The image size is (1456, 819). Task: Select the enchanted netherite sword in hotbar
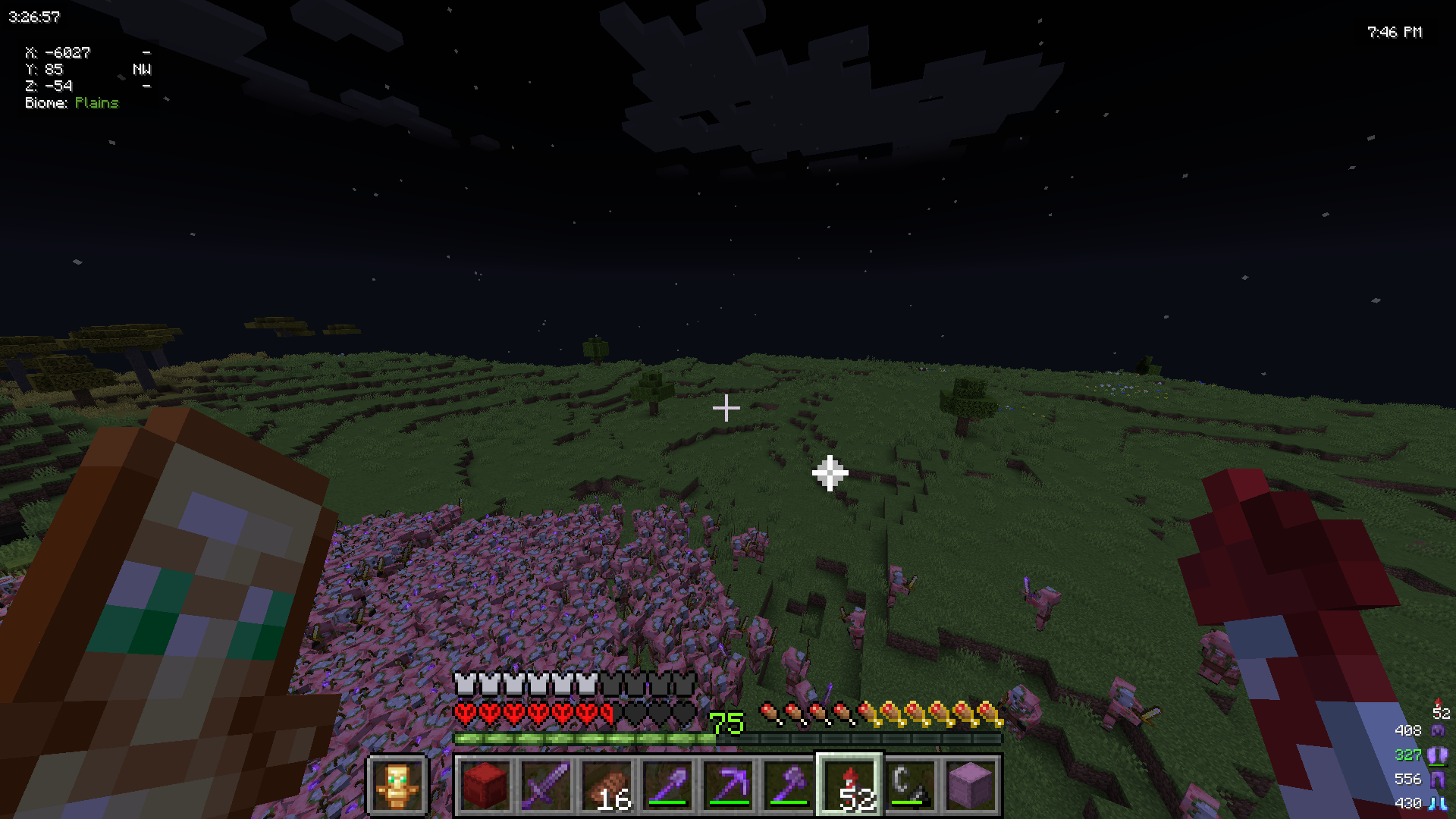tap(547, 786)
